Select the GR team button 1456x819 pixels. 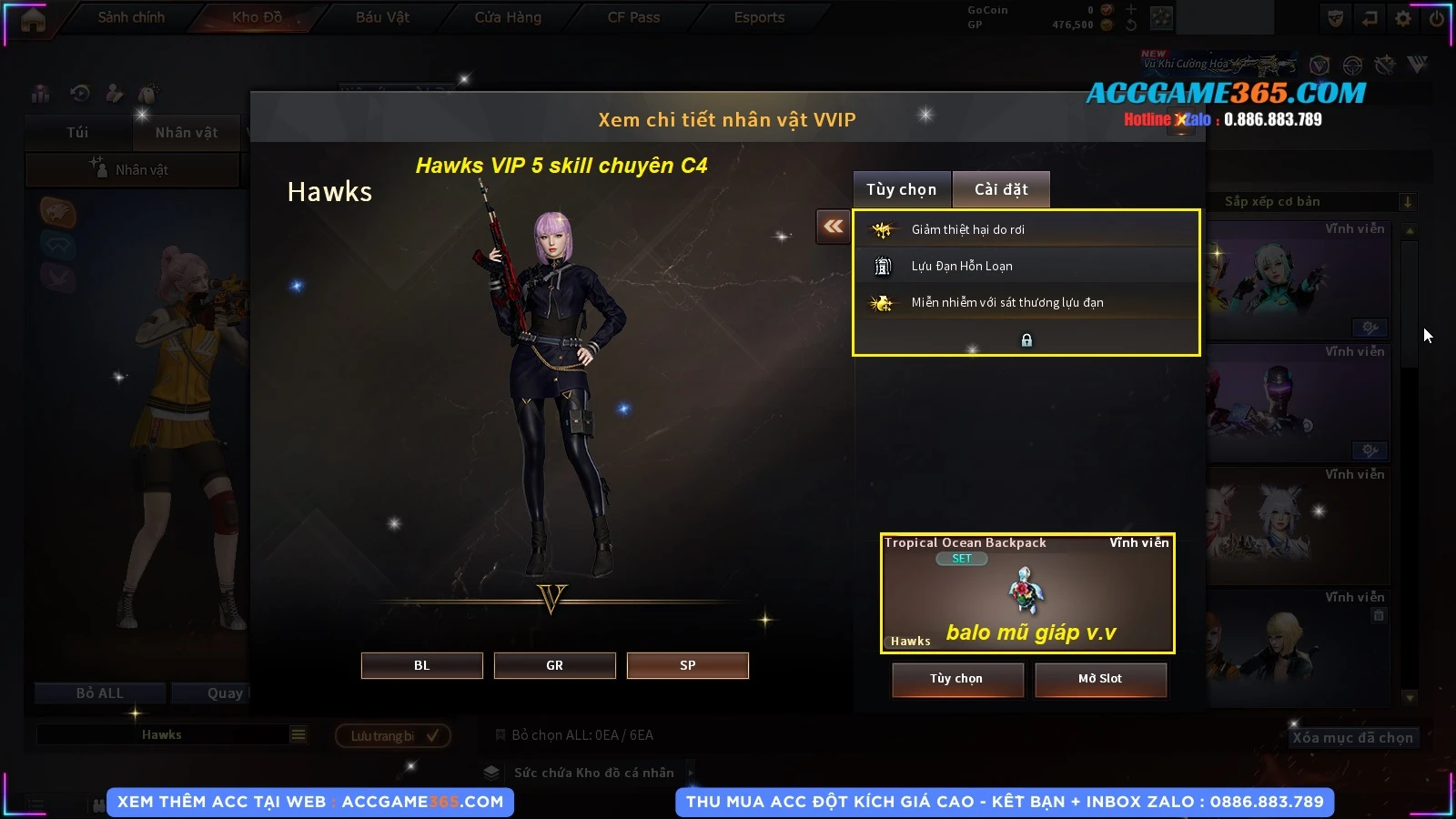click(x=554, y=665)
